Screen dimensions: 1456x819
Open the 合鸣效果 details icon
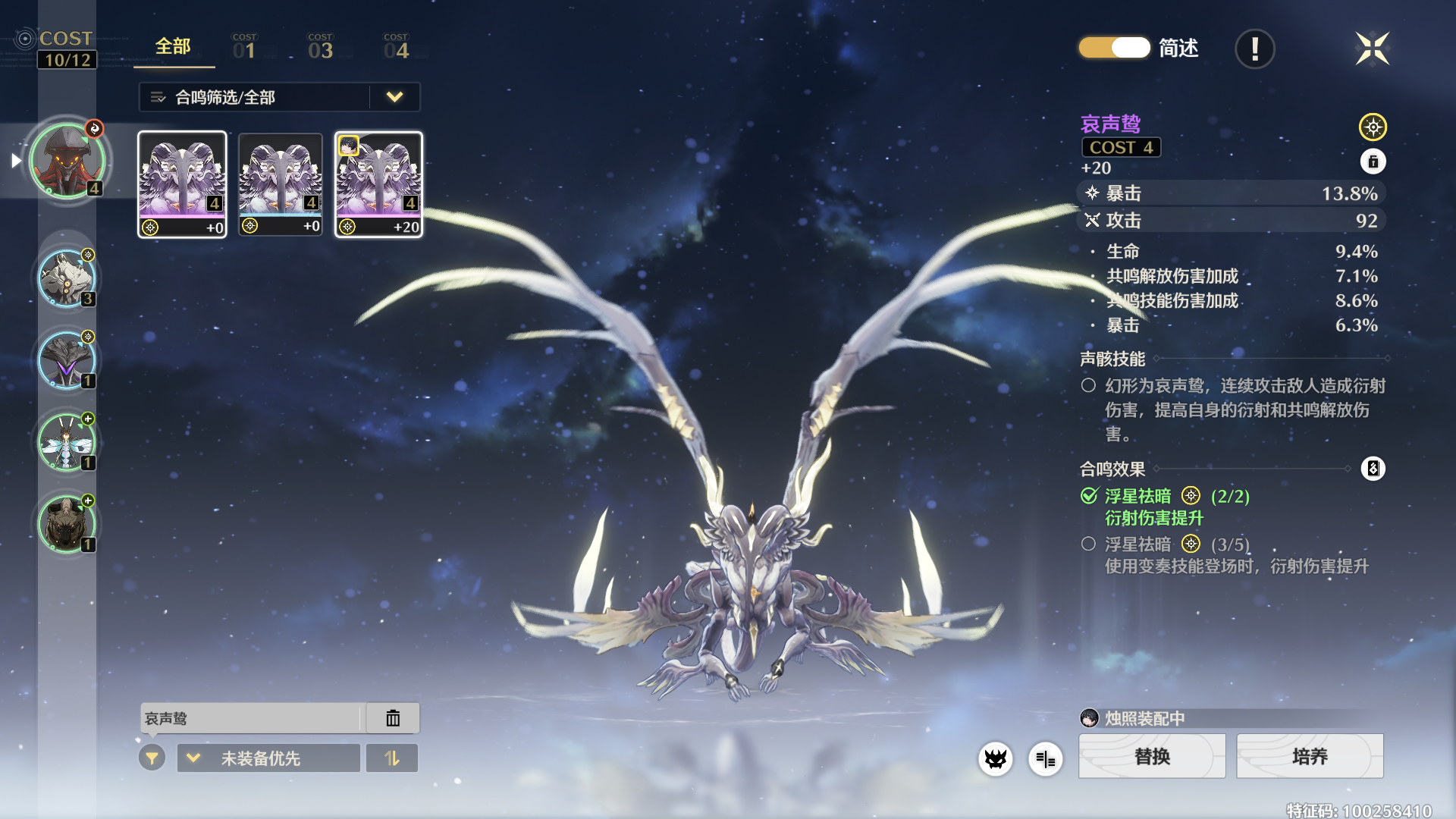(x=1373, y=469)
